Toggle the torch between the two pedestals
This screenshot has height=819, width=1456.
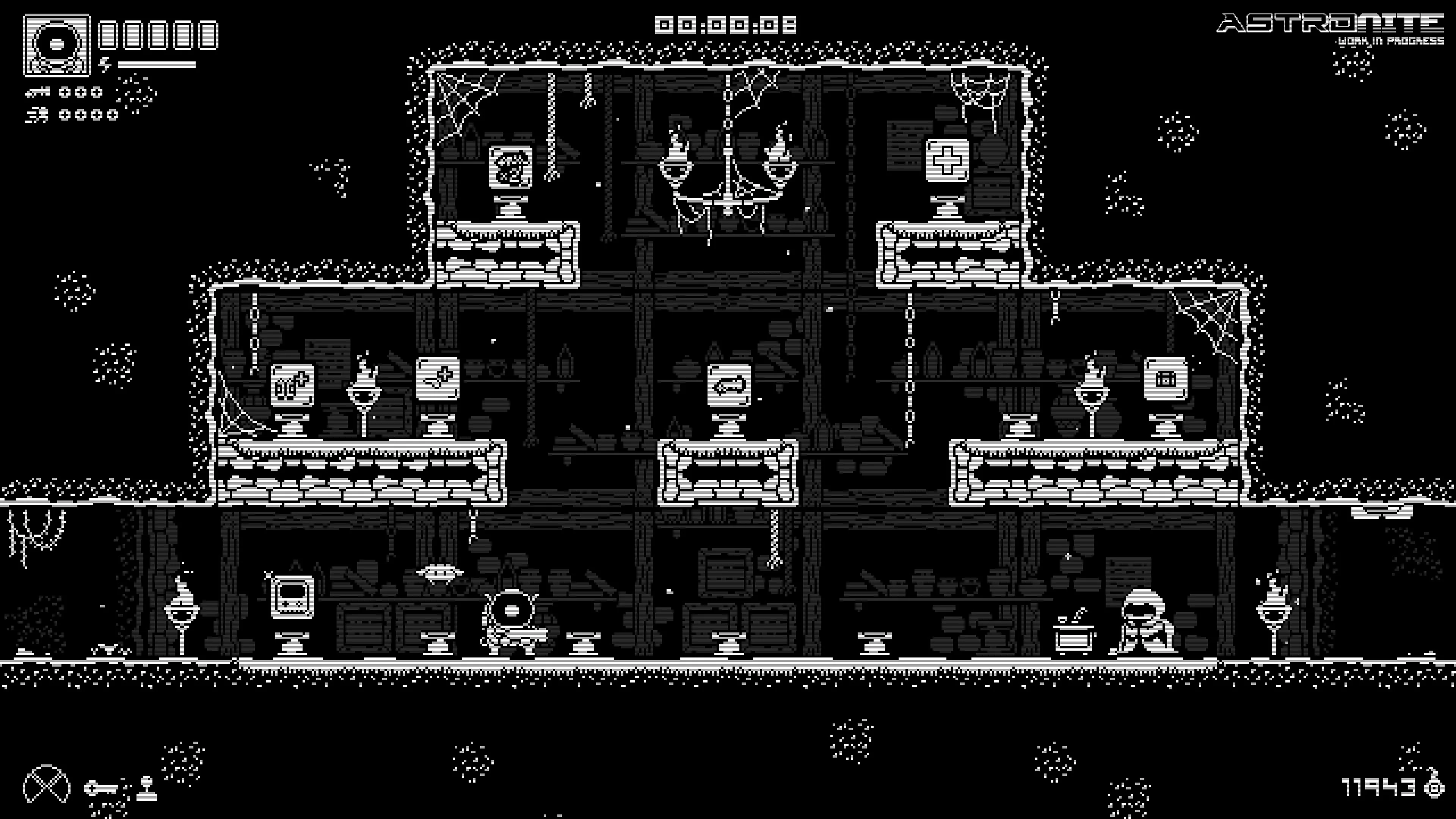364,390
